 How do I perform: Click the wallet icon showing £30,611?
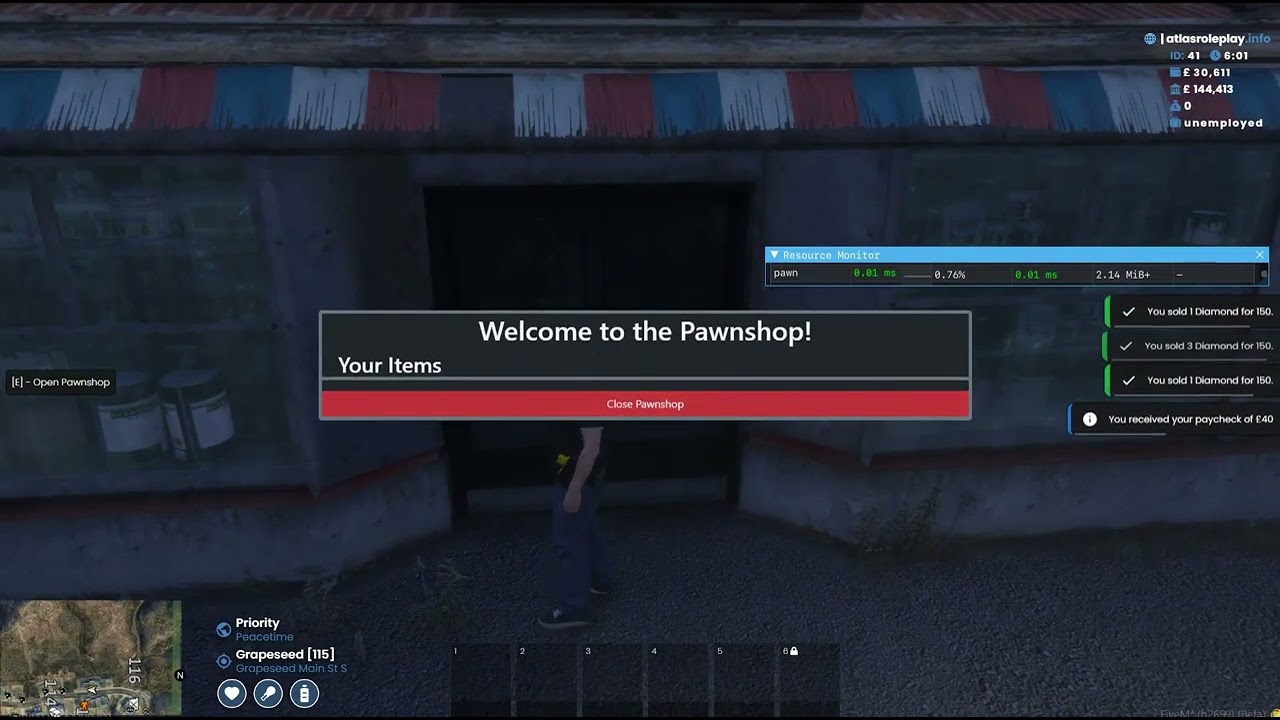1174,72
